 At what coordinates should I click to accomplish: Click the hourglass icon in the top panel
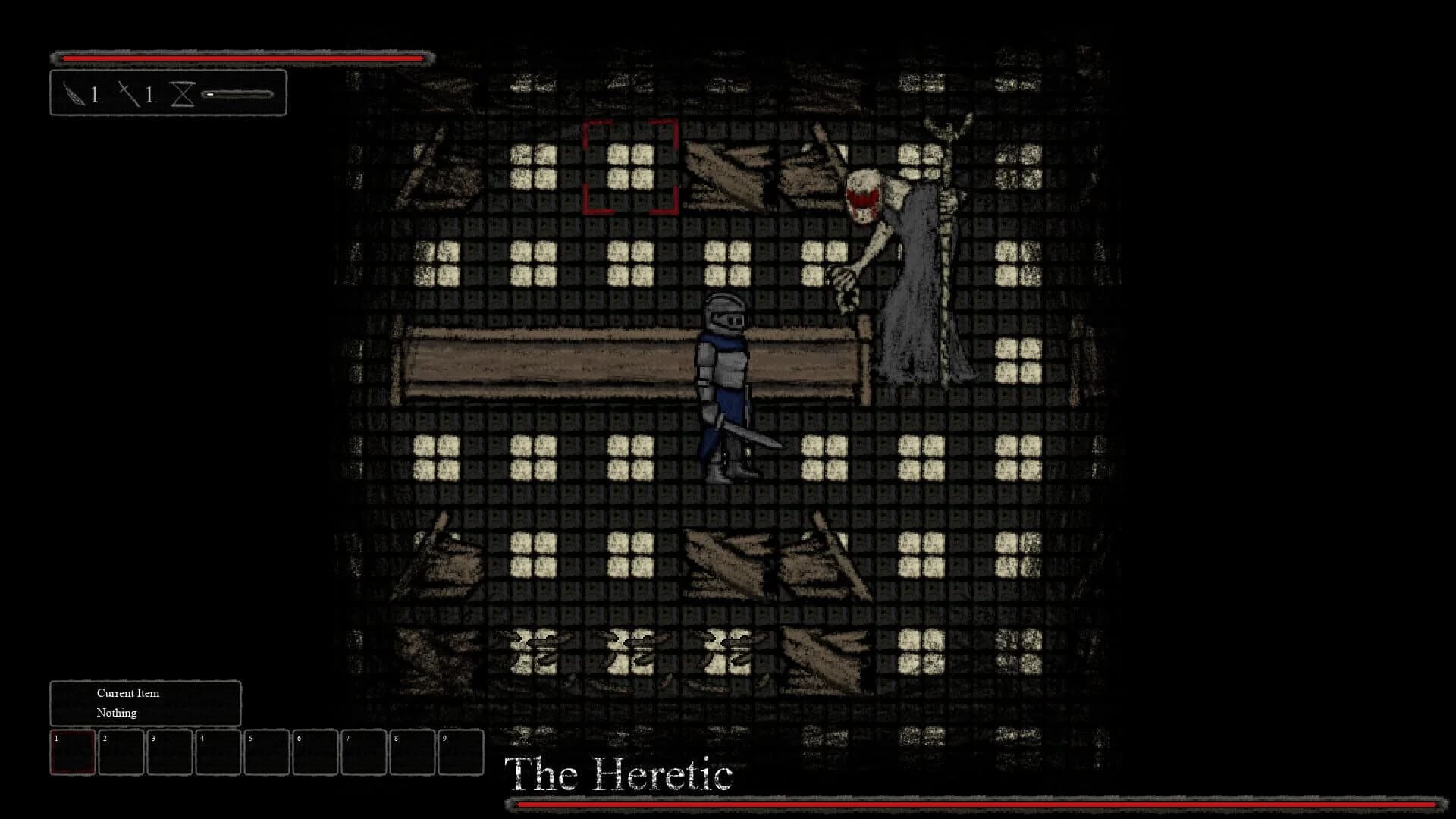point(182,94)
